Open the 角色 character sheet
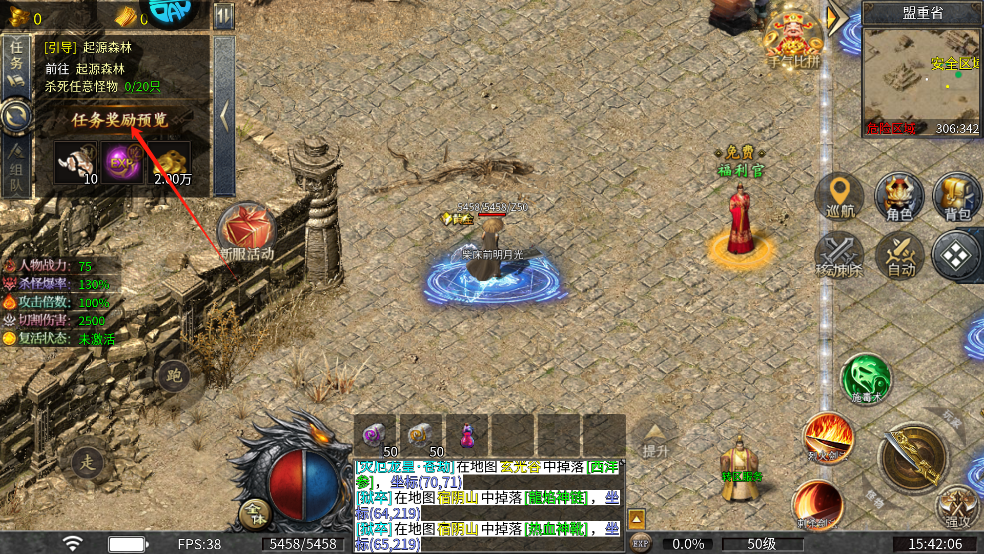This screenshot has width=984, height=554. 898,196
